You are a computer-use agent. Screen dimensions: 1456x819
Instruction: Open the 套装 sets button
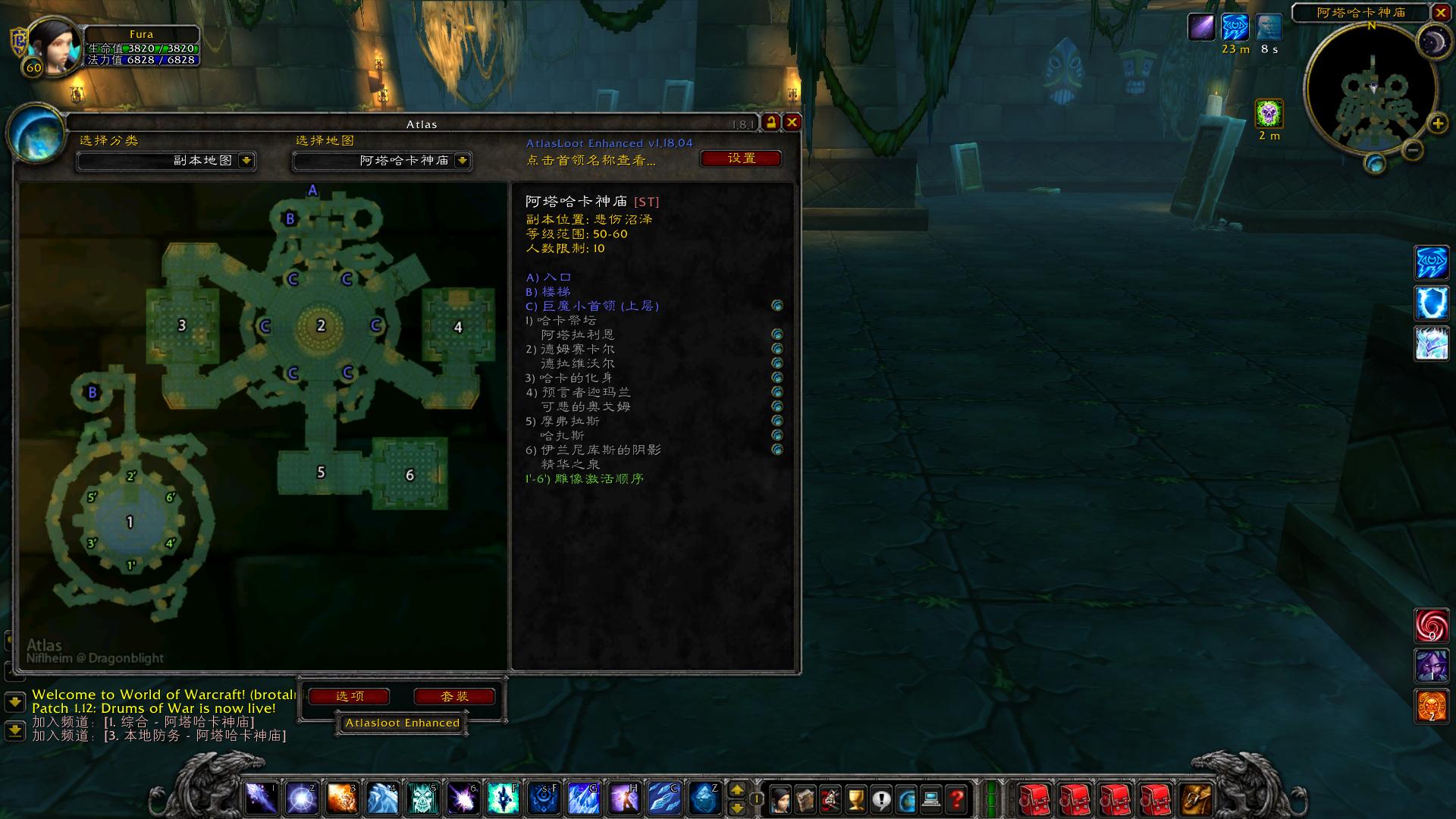(454, 696)
